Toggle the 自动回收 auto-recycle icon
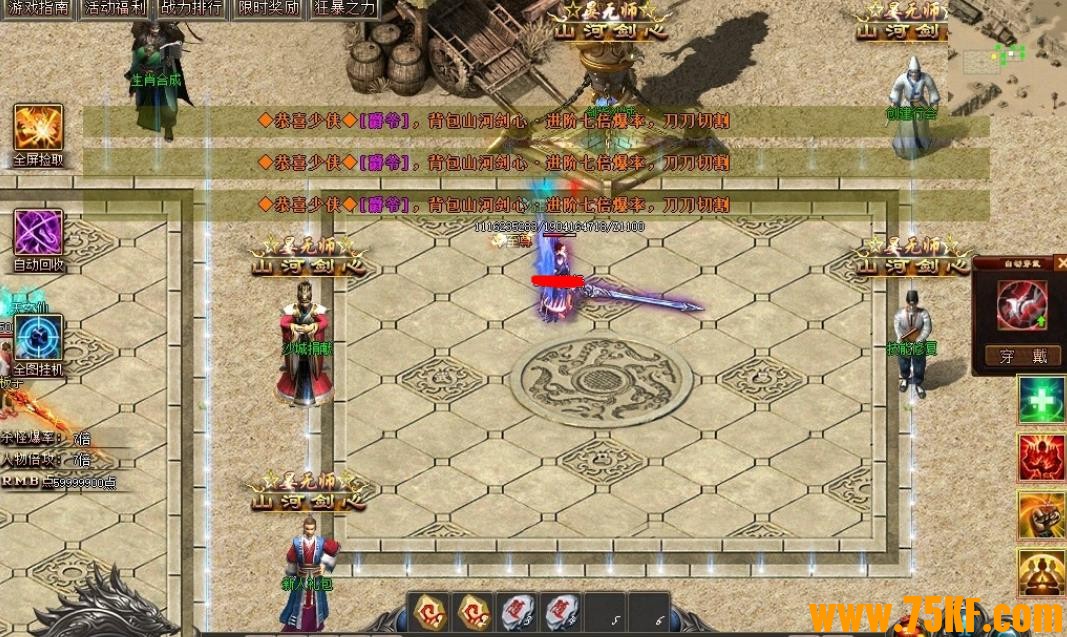The height and width of the screenshot is (637, 1067). (38, 233)
